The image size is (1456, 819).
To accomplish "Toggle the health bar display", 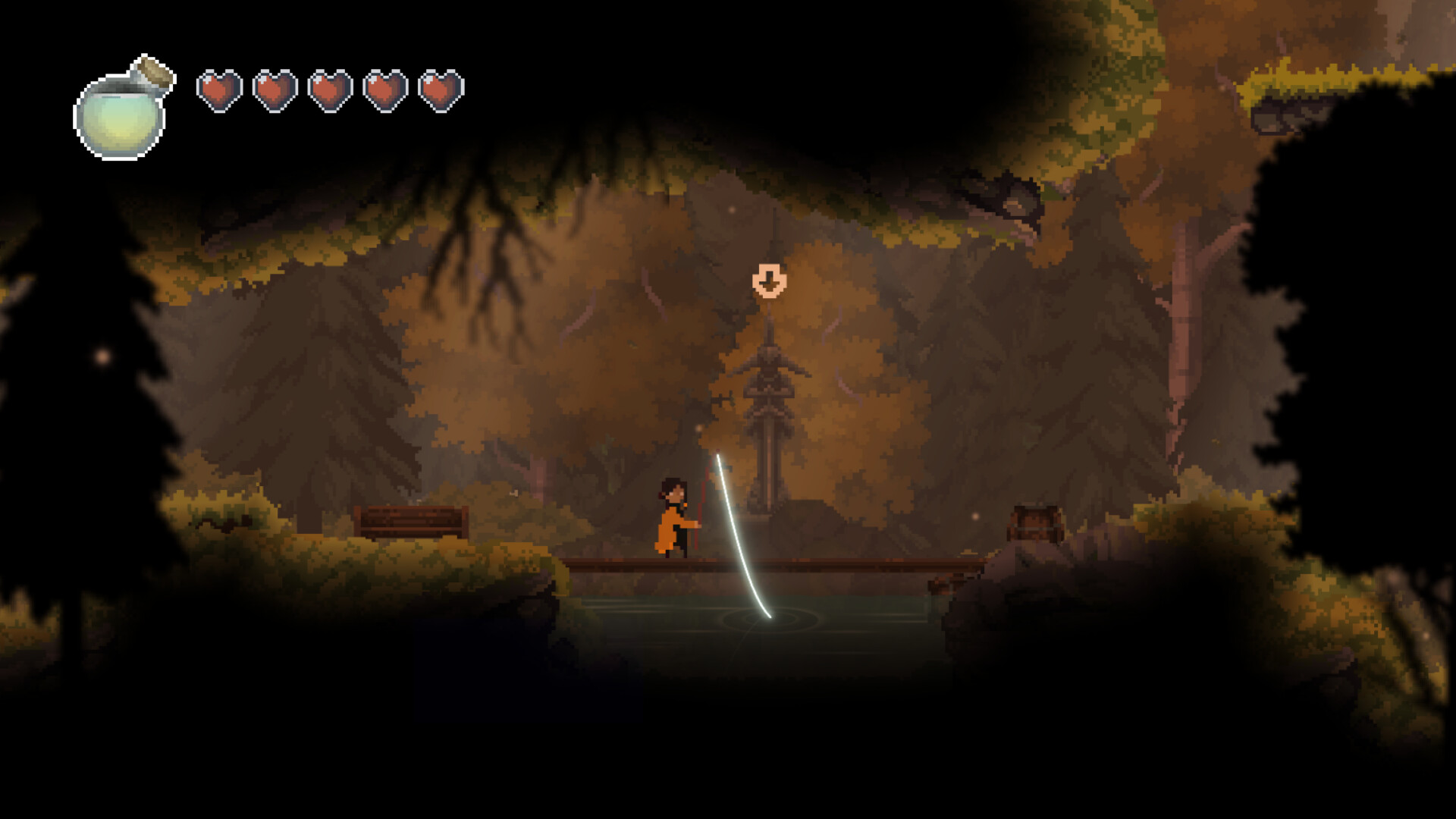I will click(x=328, y=89).
